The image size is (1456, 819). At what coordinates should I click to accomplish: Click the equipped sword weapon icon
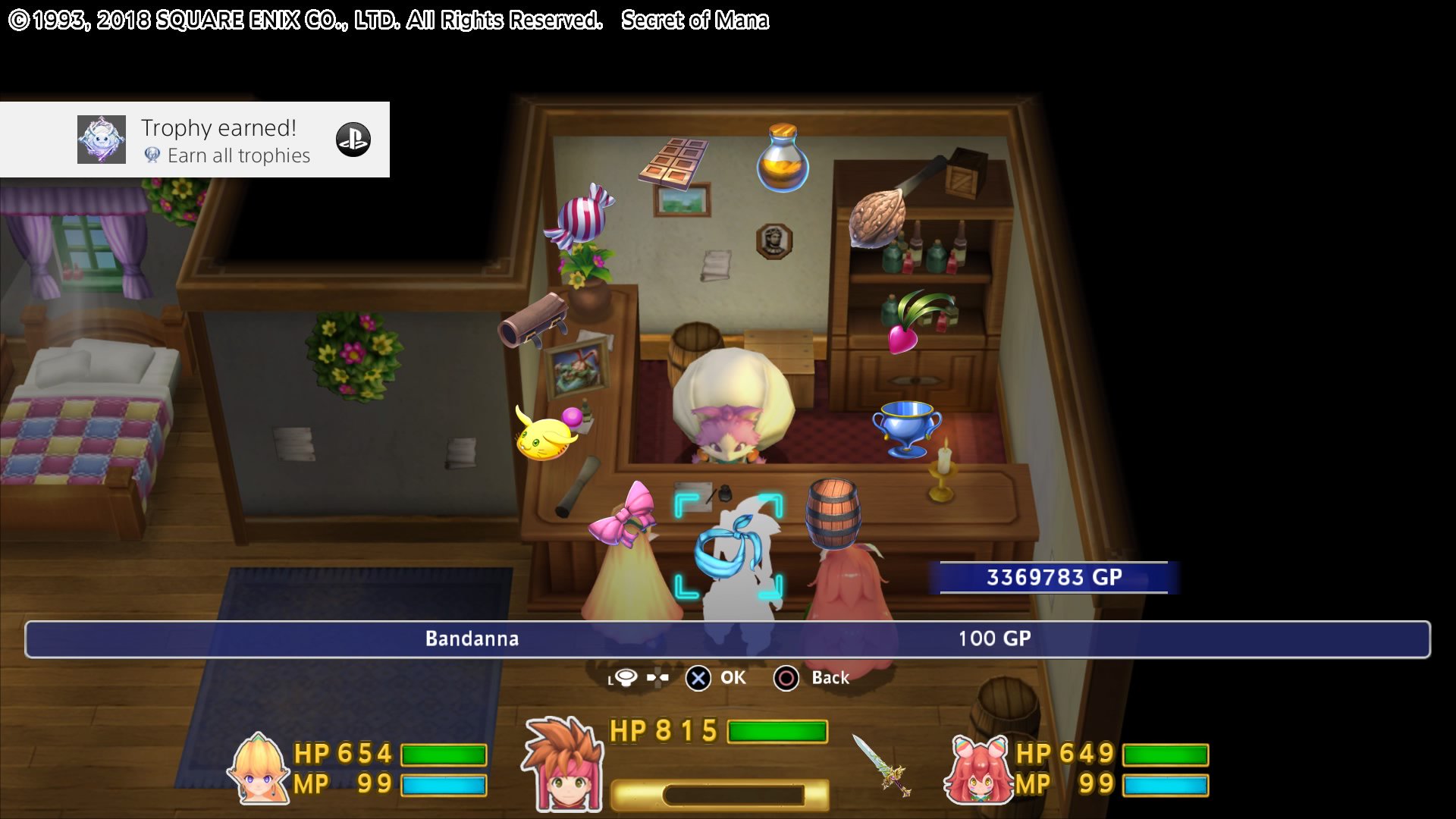(x=881, y=765)
